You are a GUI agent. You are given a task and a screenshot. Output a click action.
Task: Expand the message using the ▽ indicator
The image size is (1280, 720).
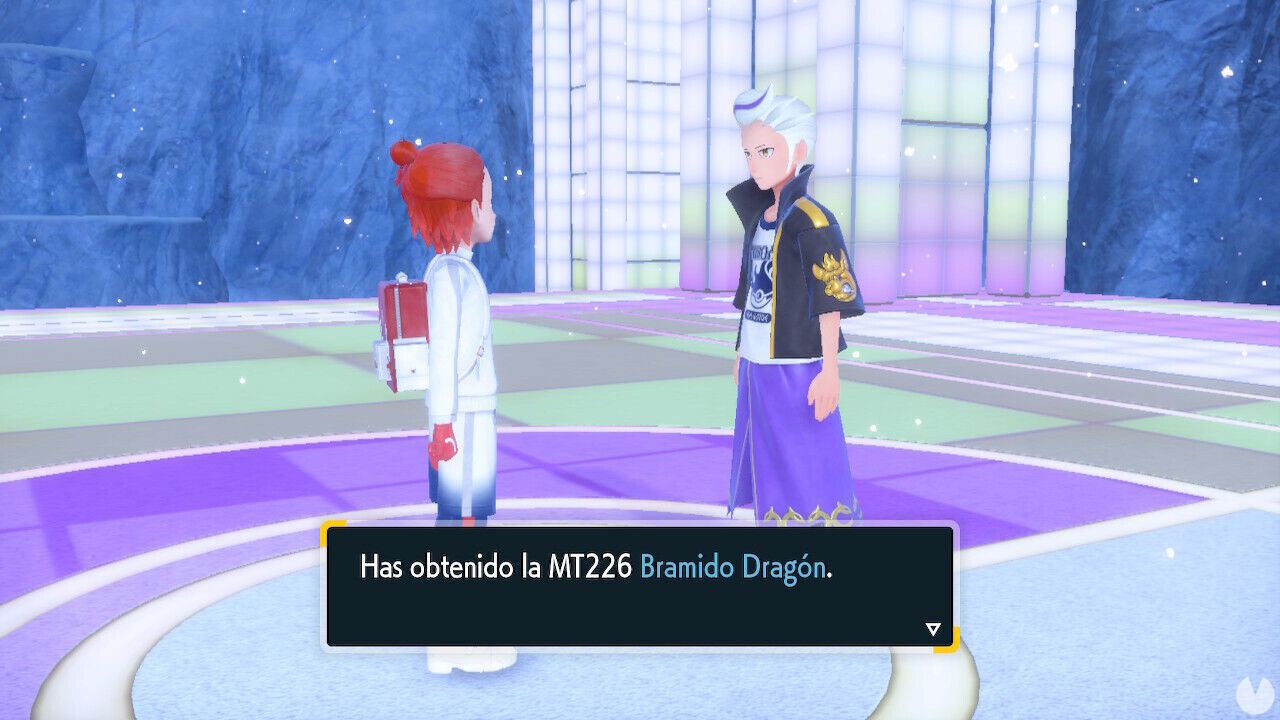click(932, 629)
